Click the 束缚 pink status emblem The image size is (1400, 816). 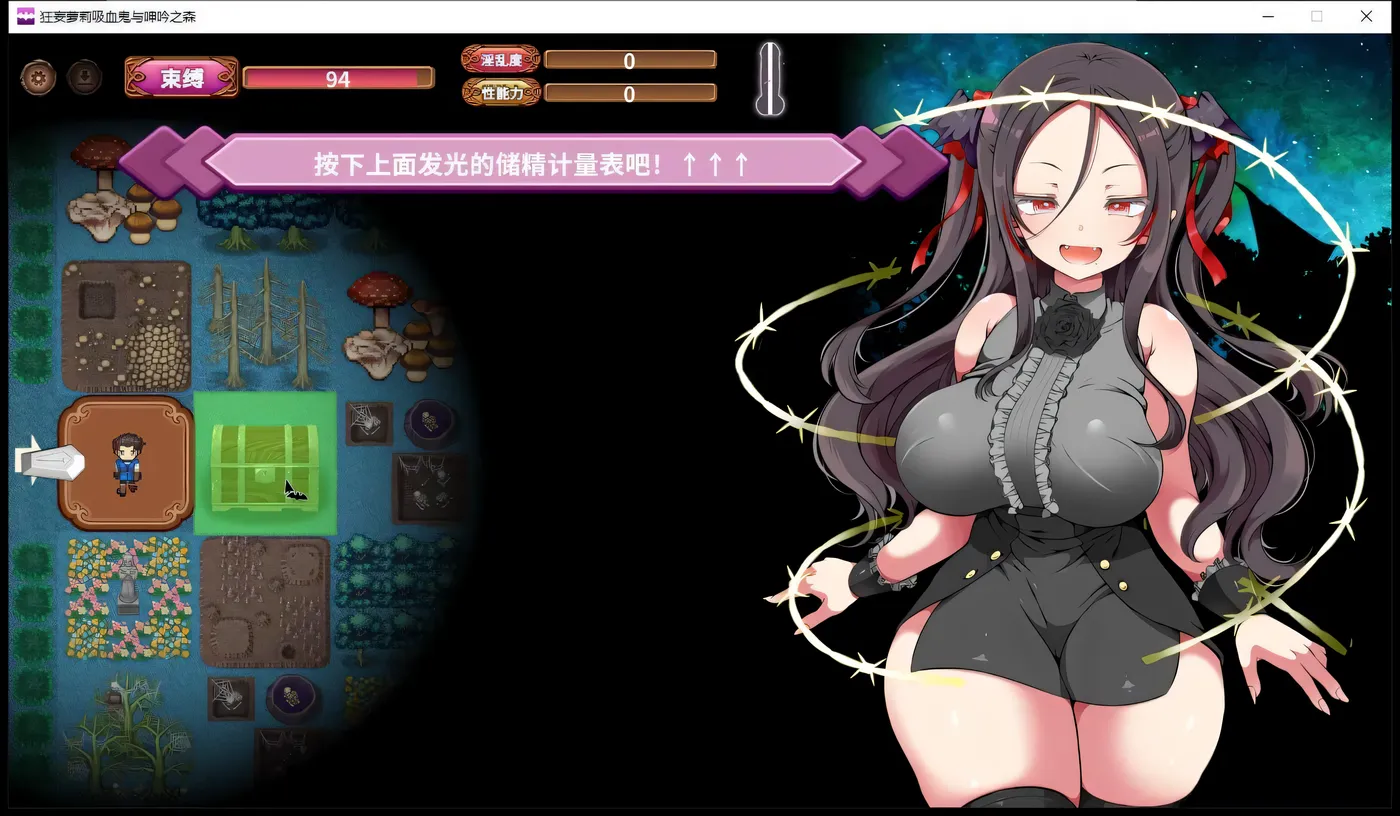180,76
